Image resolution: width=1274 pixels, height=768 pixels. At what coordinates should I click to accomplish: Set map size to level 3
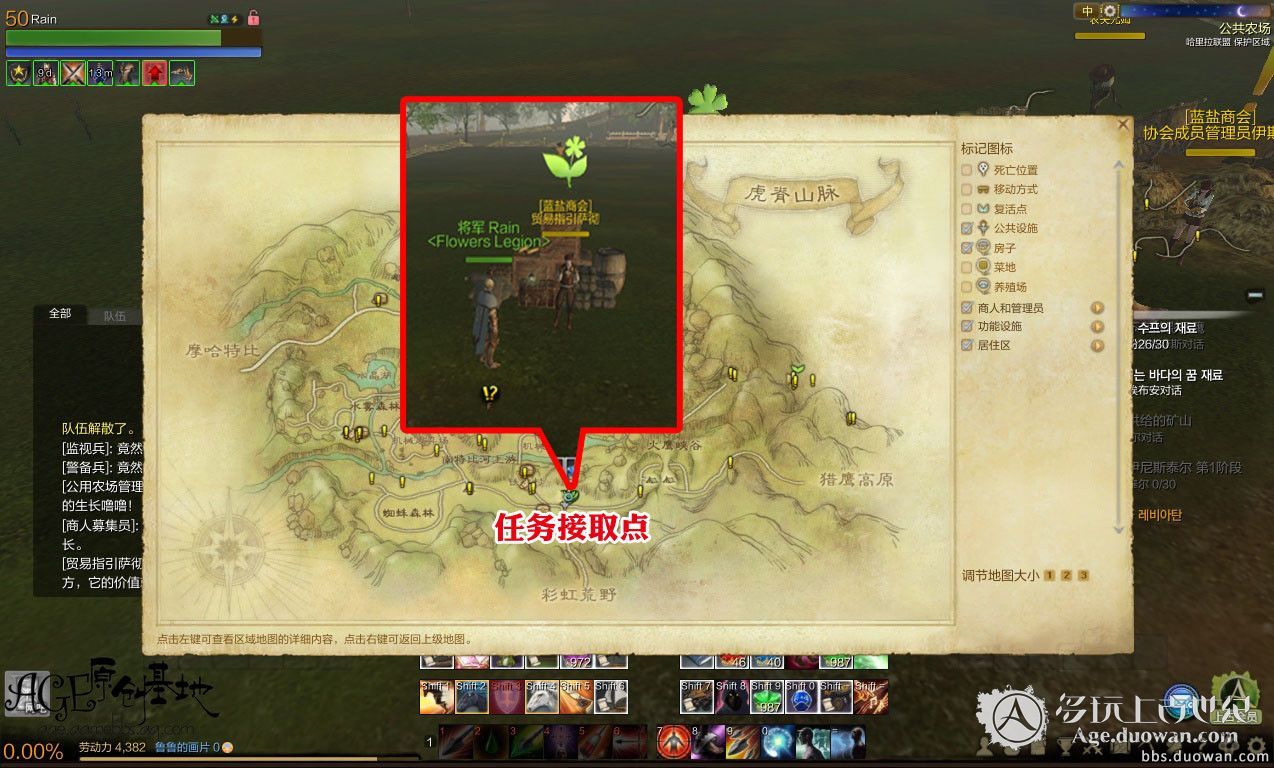(1083, 576)
